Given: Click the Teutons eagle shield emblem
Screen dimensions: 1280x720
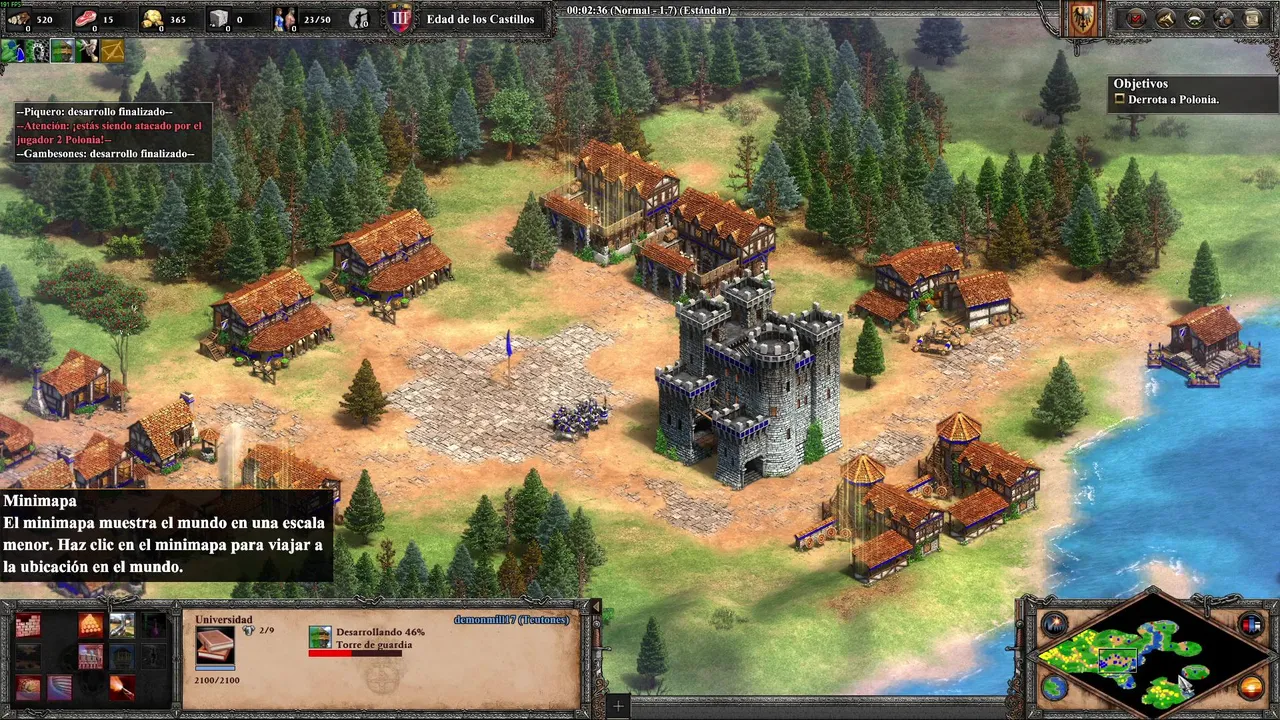Looking at the screenshot, I should pyautogui.click(x=1083, y=18).
